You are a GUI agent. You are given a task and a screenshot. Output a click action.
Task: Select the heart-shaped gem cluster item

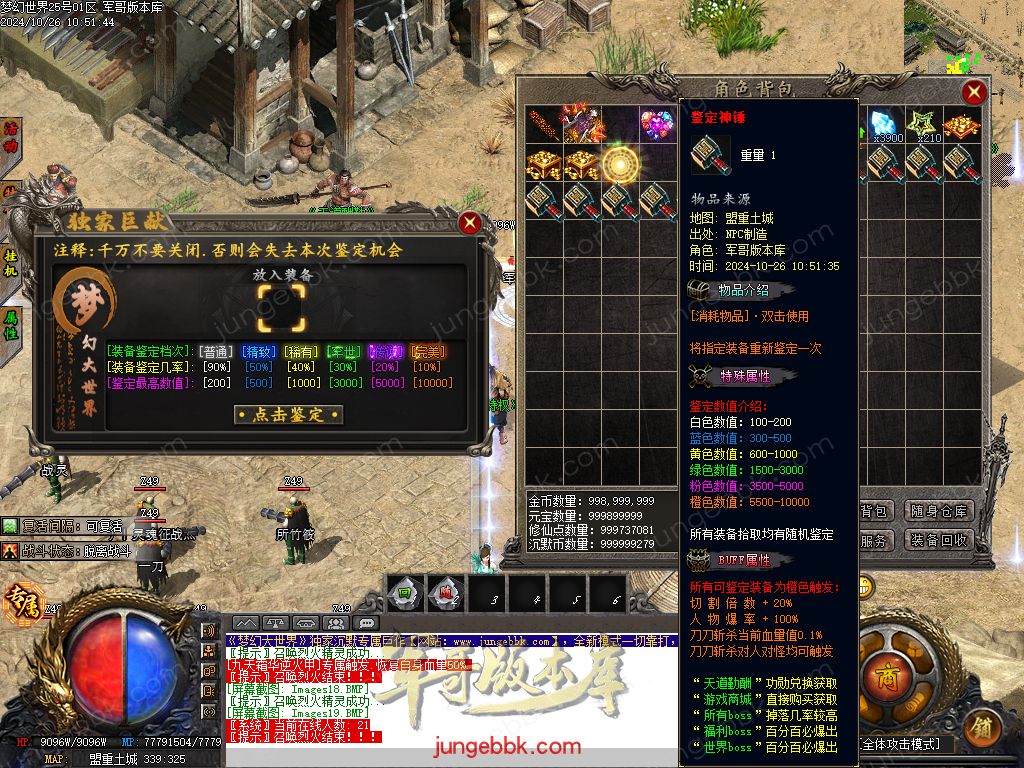[656, 126]
